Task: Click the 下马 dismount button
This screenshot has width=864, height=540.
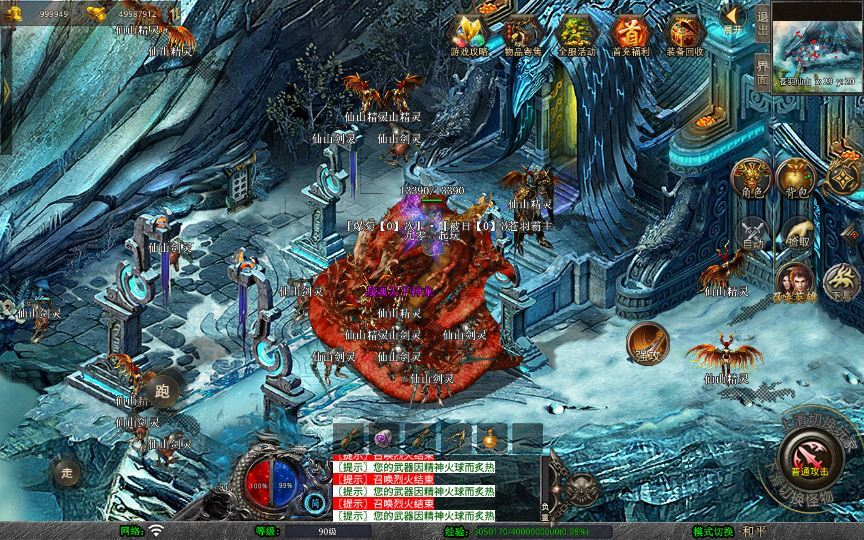Action: [840, 283]
